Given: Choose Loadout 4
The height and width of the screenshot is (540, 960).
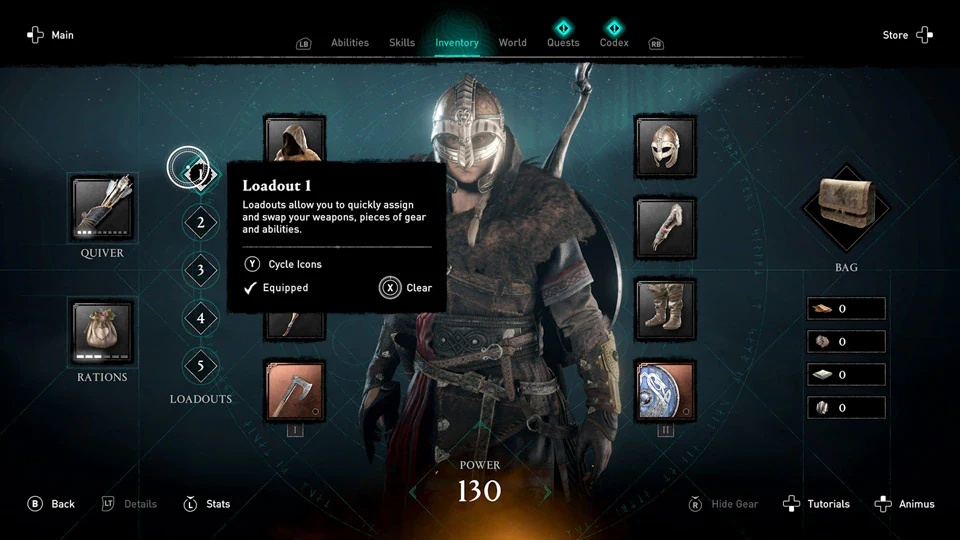Looking at the screenshot, I should [x=201, y=319].
